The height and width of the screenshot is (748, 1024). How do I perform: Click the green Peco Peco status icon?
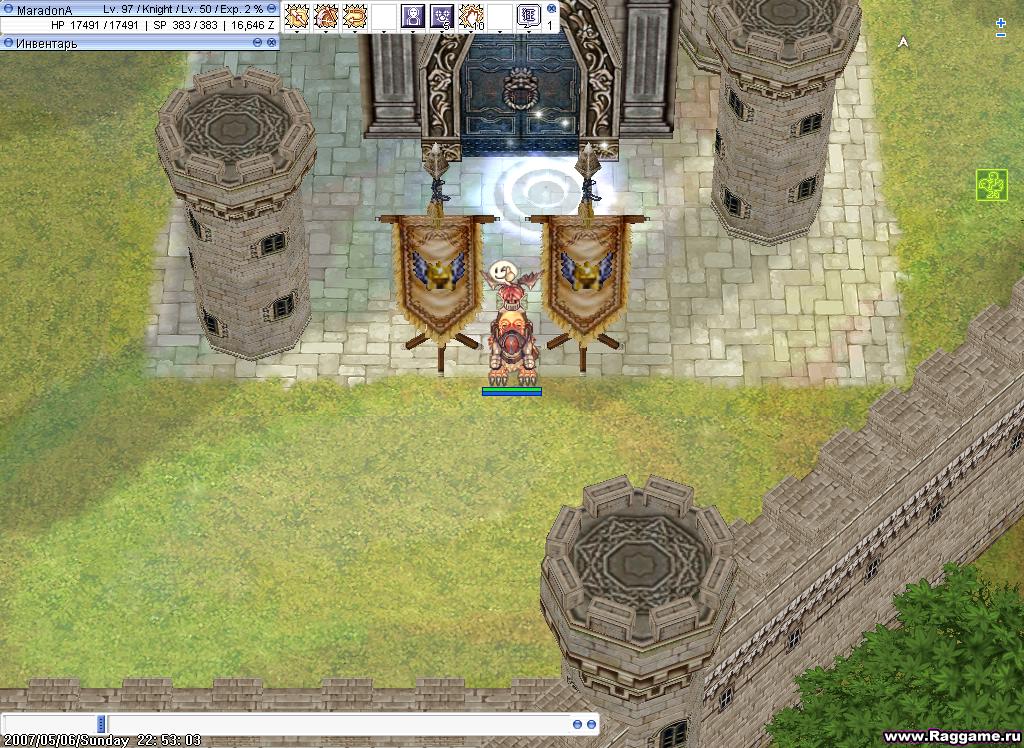[990, 185]
